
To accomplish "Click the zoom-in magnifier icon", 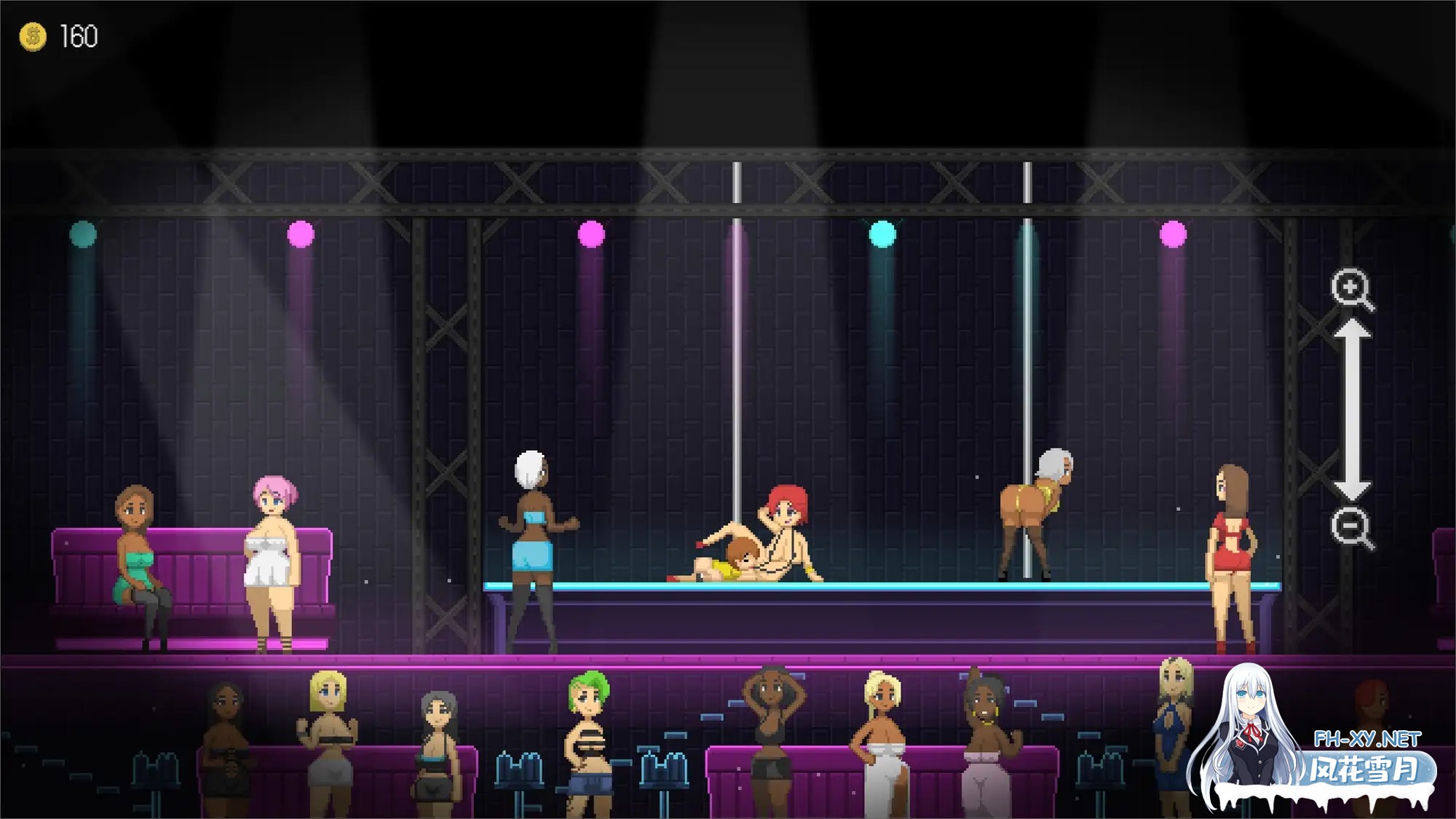I will tap(1351, 289).
